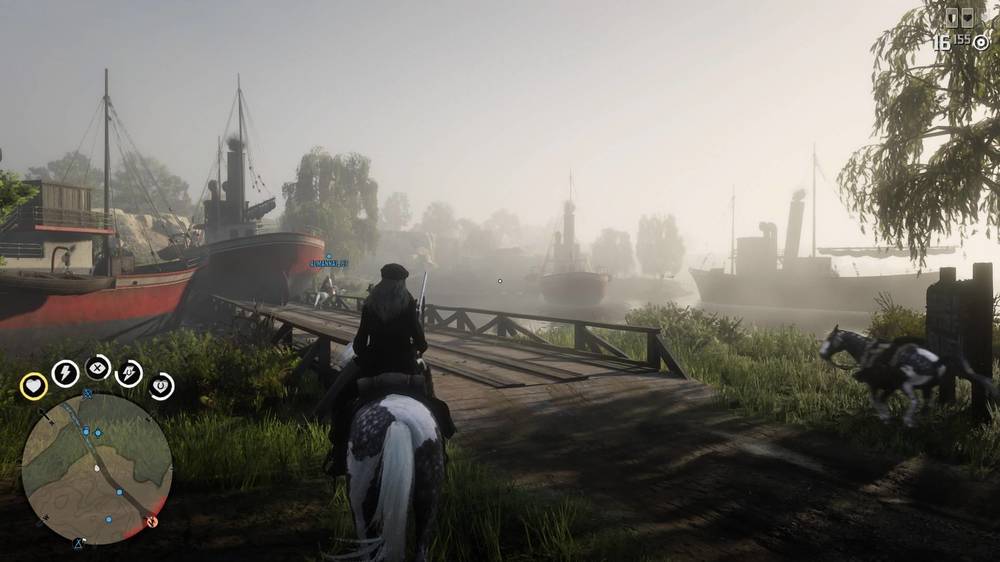Select the horse stamina core icon

pyautogui.click(x=130, y=373)
